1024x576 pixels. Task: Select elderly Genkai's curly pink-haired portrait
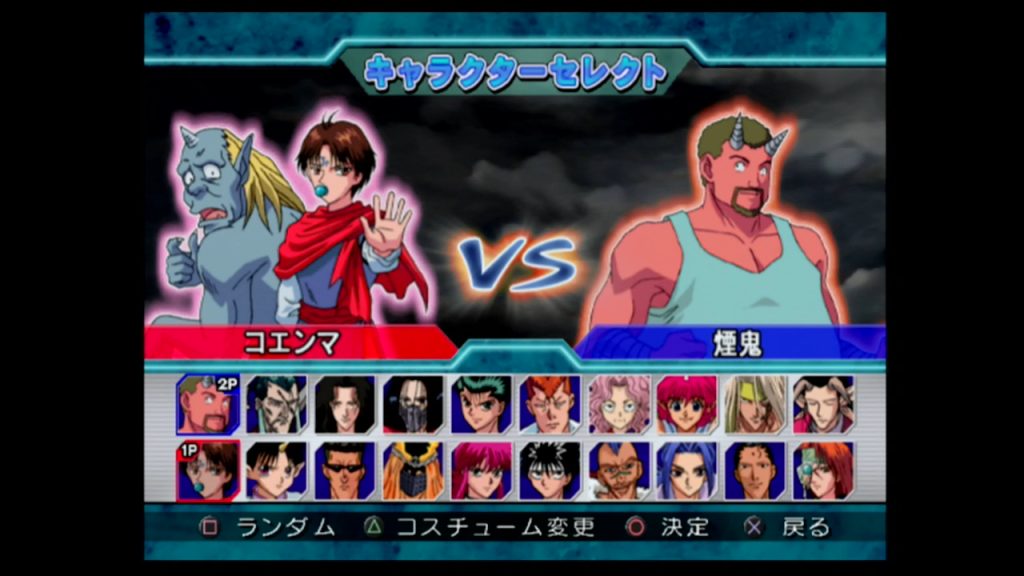(618, 404)
